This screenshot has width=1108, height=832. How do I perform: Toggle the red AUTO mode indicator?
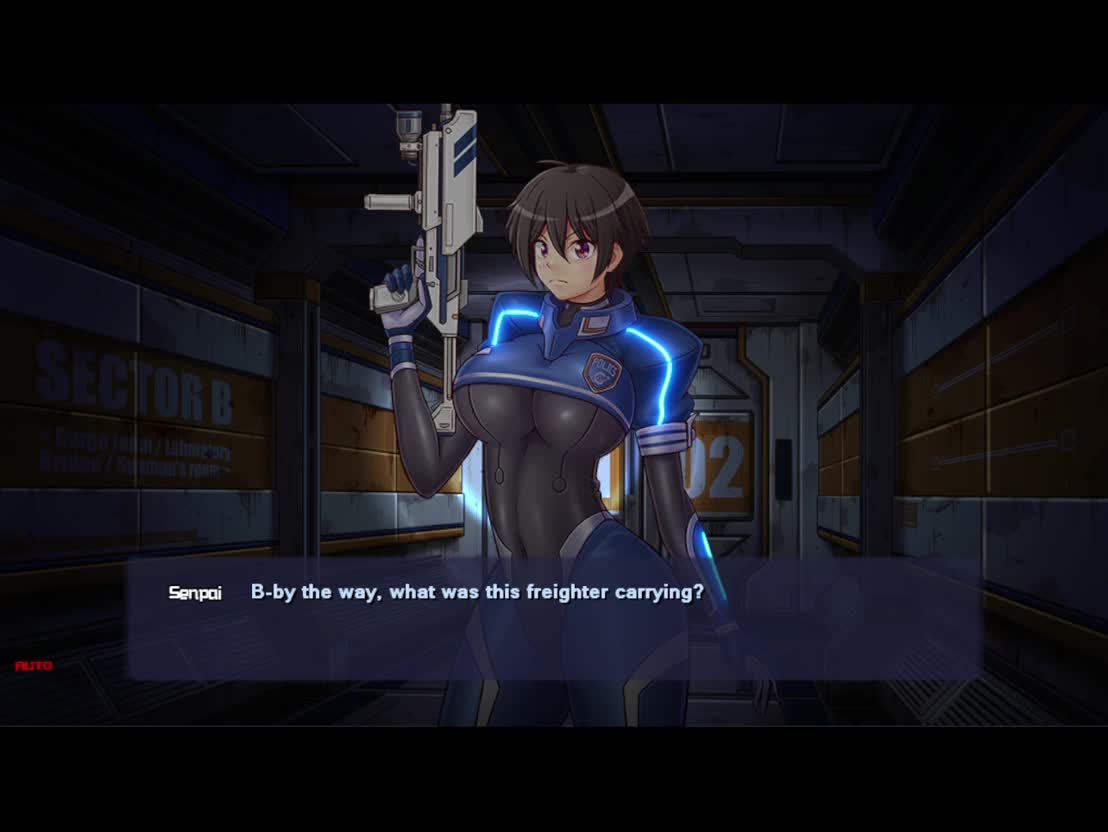34,665
